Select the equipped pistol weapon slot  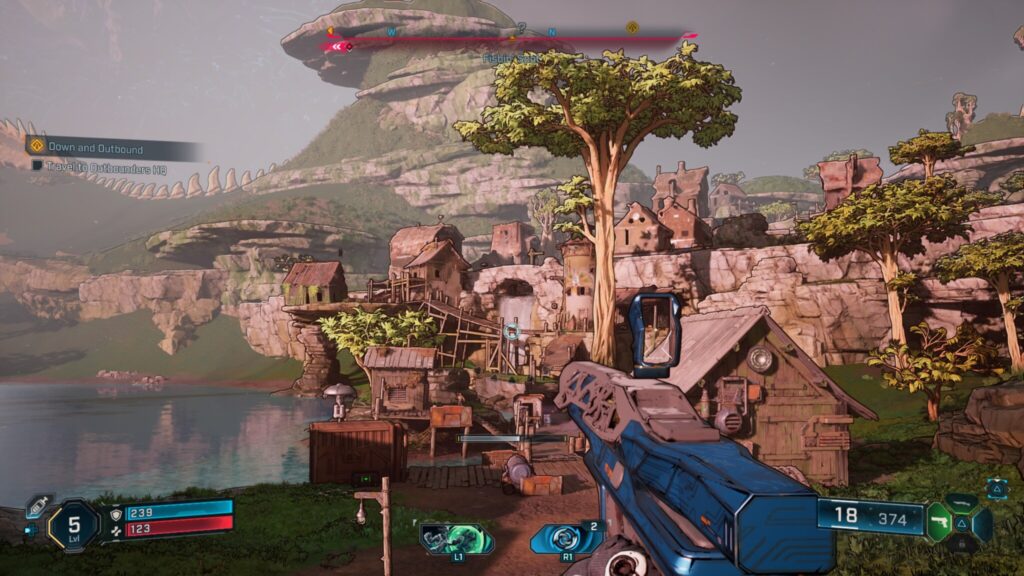click(x=939, y=522)
